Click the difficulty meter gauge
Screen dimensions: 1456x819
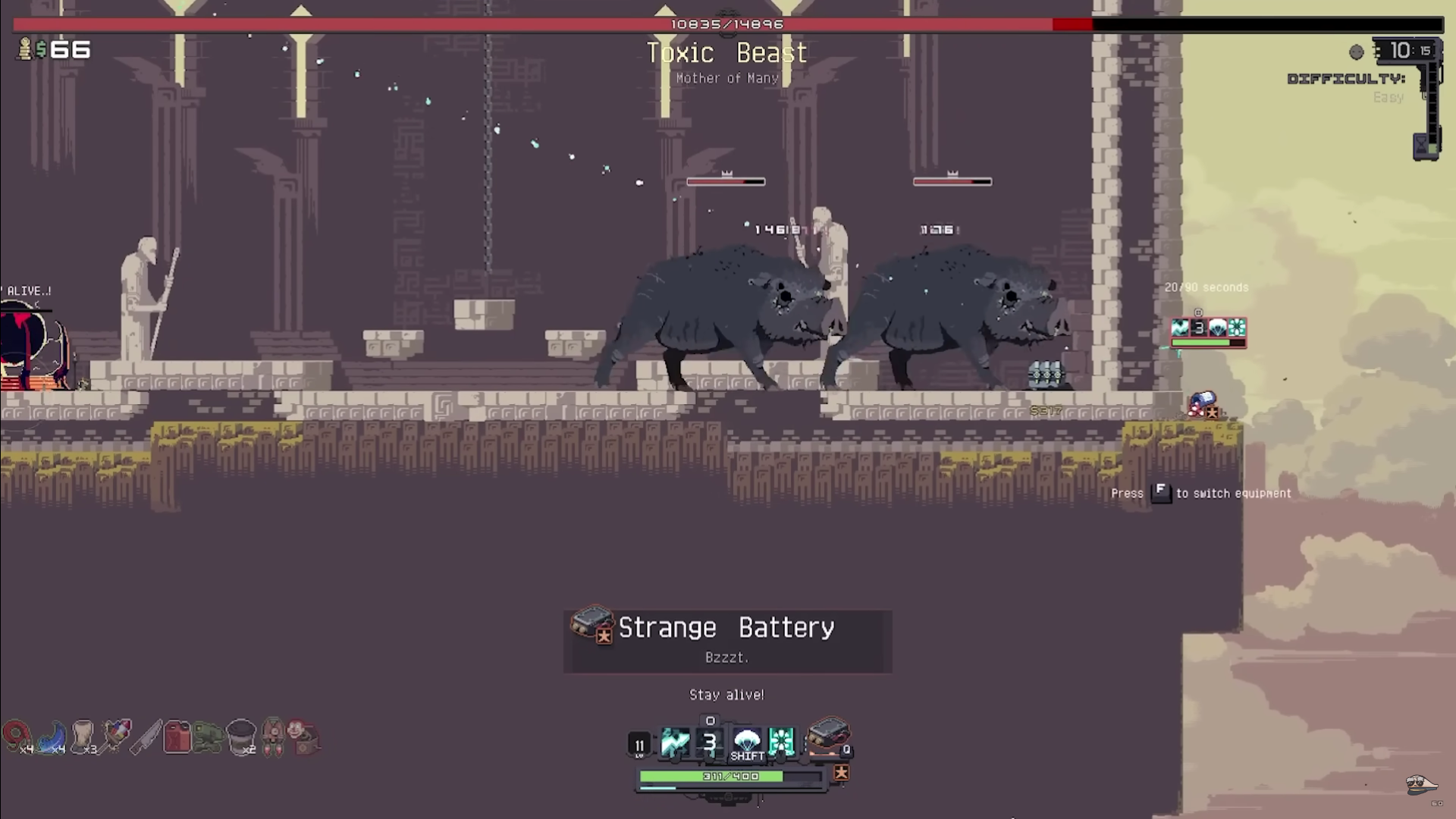pyautogui.click(x=1431, y=106)
